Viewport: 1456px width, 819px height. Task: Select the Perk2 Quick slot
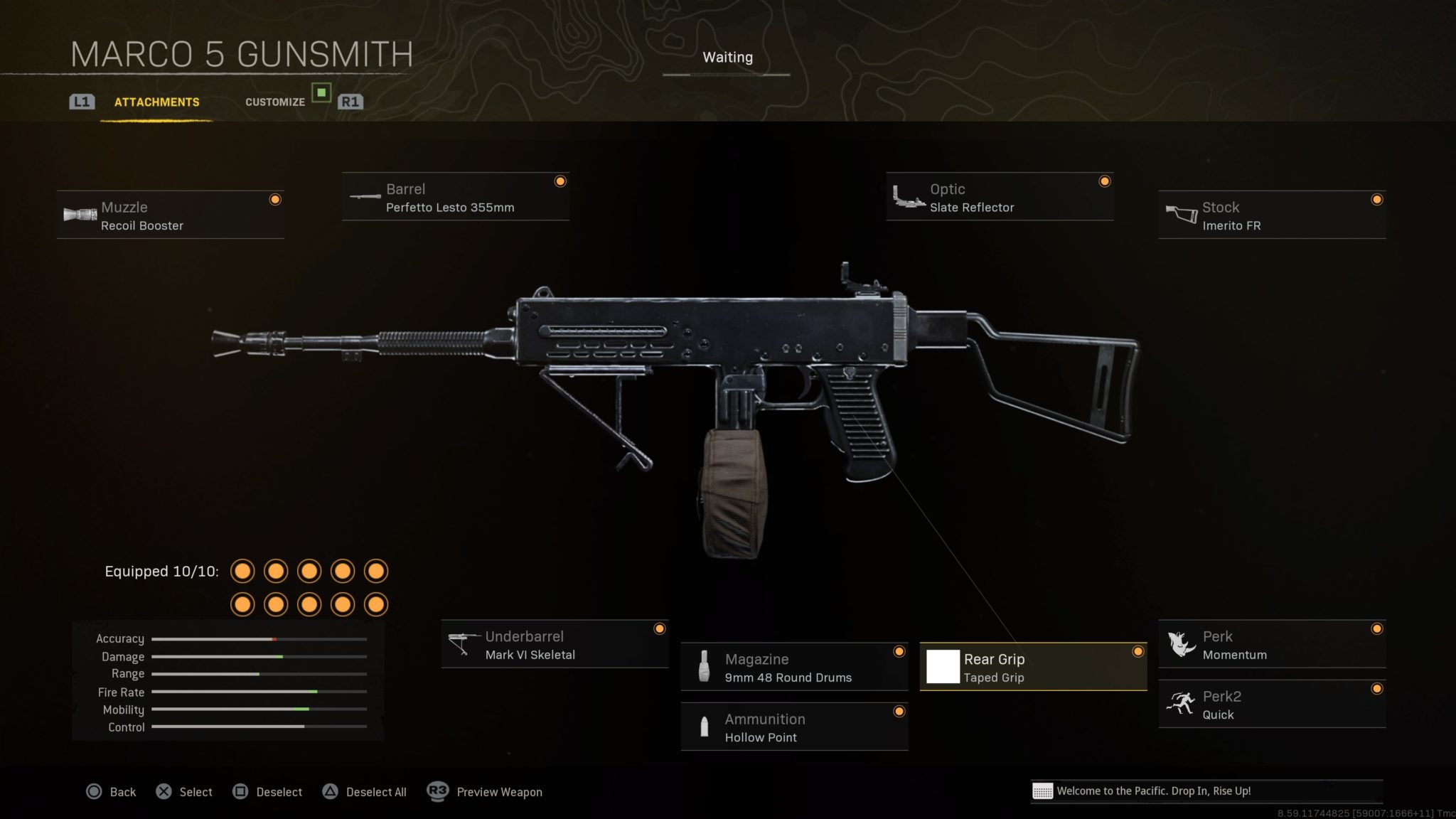pyautogui.click(x=1272, y=705)
